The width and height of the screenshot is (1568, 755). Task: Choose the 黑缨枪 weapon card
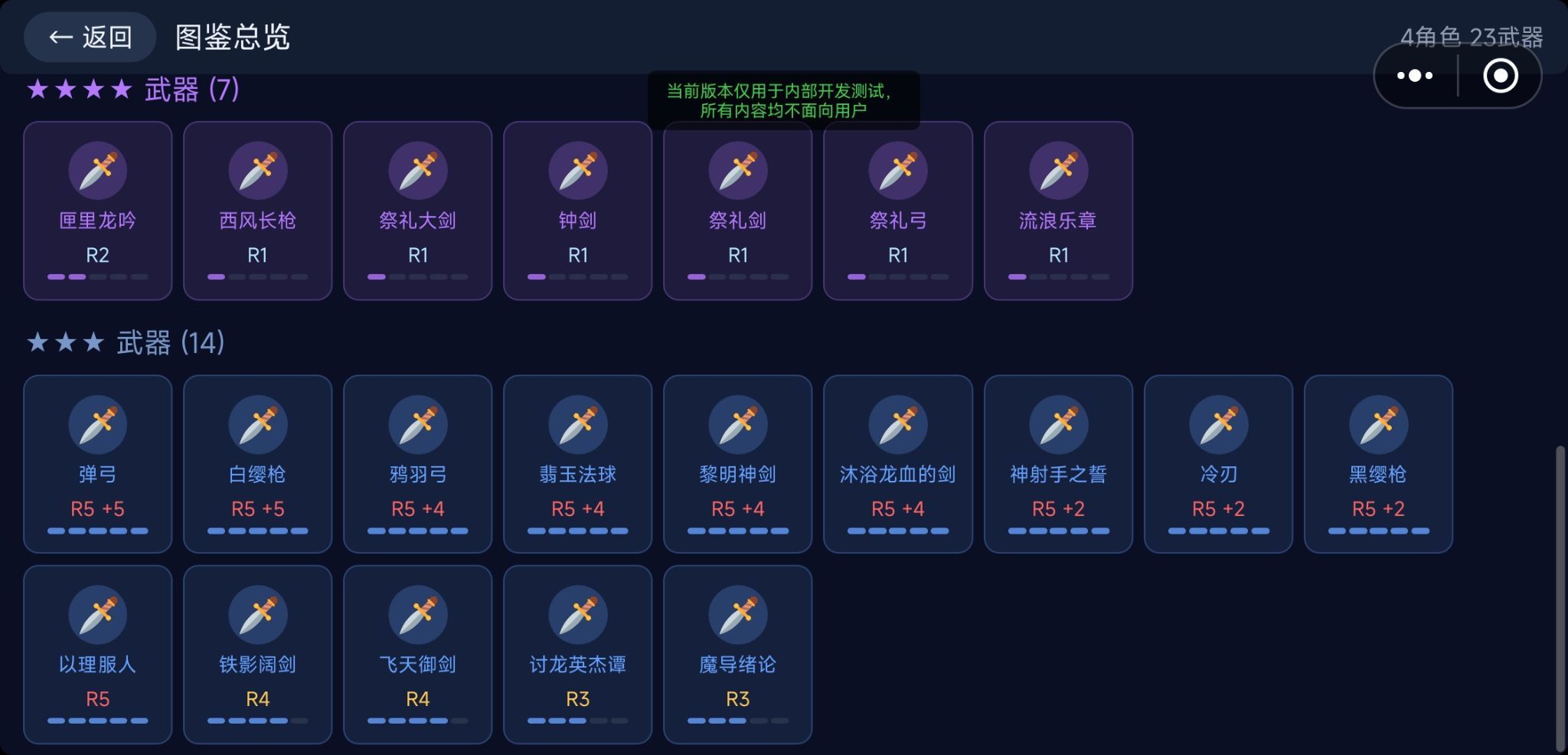point(1377,464)
